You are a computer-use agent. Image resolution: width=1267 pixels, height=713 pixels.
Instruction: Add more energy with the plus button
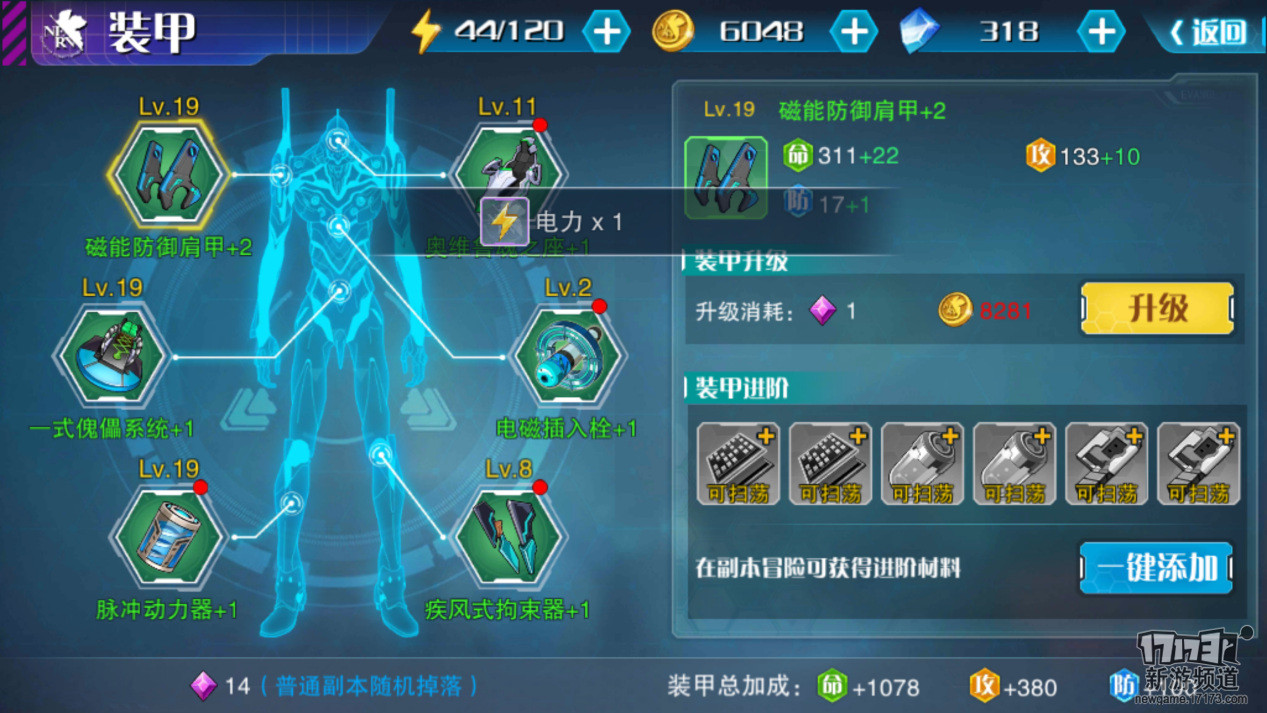(606, 32)
